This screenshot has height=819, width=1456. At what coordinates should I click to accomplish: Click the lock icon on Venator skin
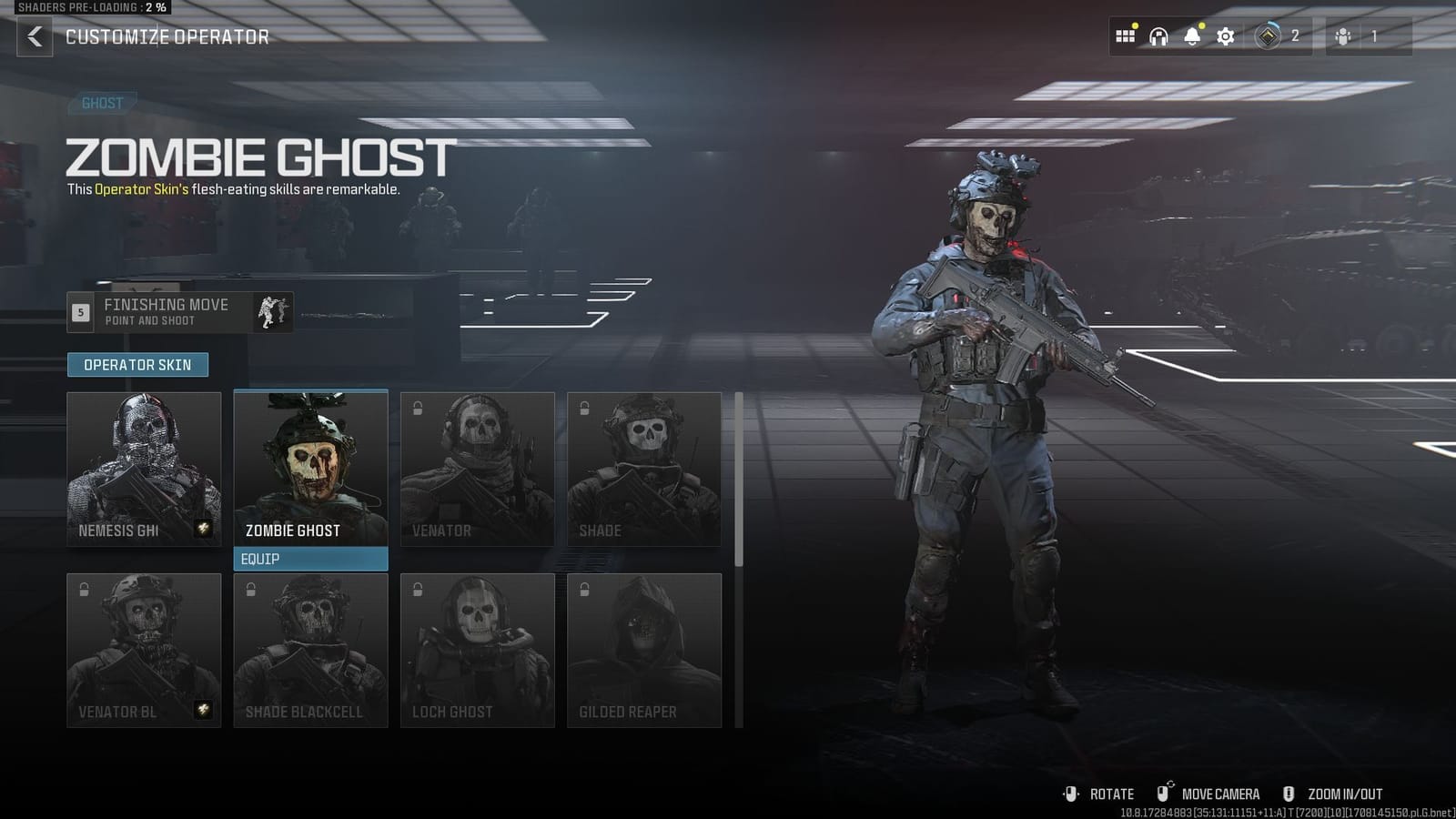coord(418,409)
